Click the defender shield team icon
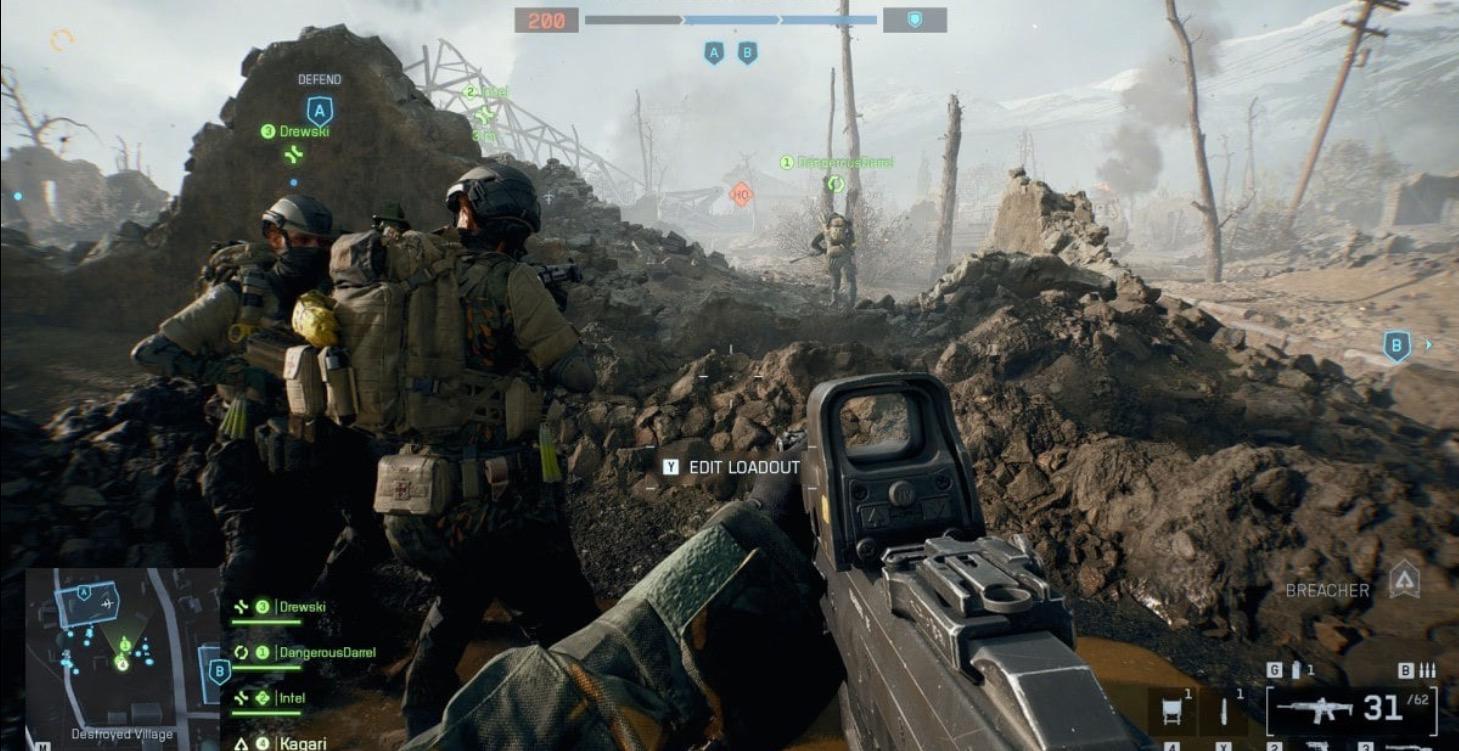Image resolution: width=1459 pixels, height=751 pixels. click(x=914, y=20)
